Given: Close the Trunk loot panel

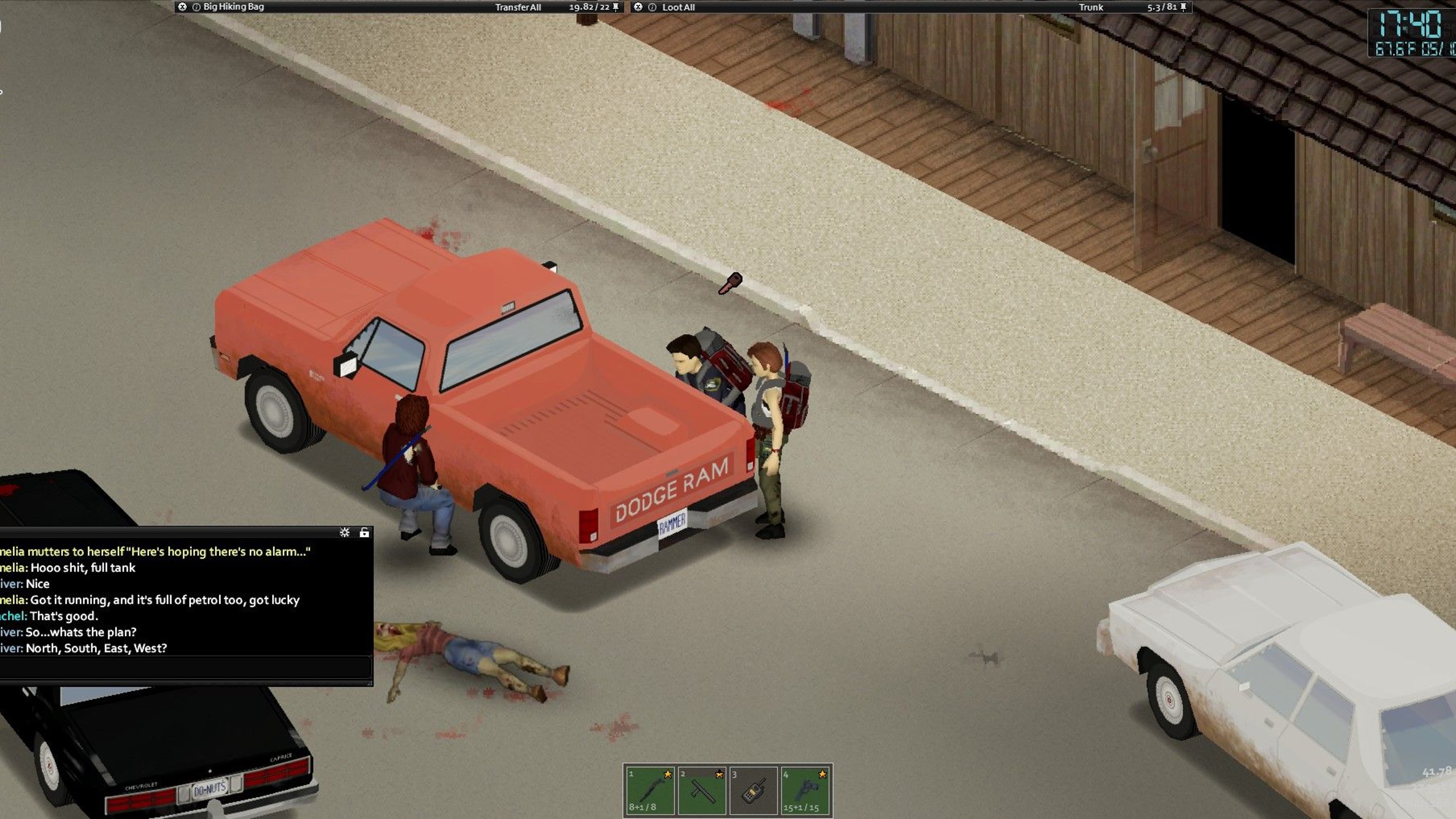Looking at the screenshot, I should (638, 7).
